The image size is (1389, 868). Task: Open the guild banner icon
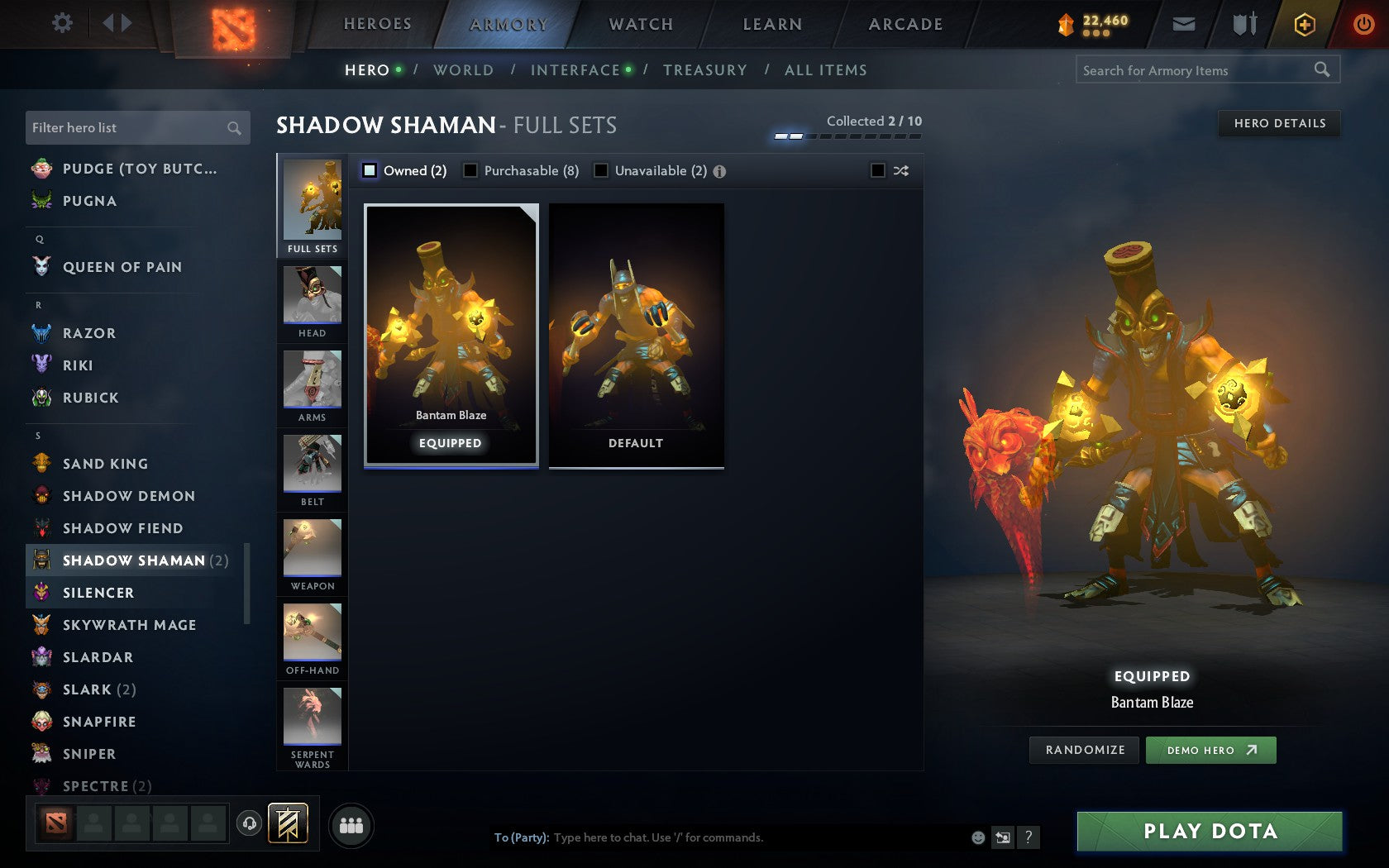point(289,823)
